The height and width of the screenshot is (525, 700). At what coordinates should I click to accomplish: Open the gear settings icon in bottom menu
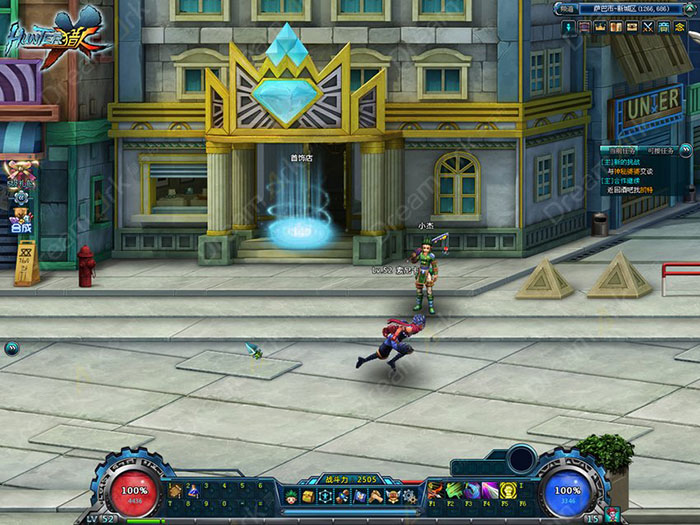(409, 496)
